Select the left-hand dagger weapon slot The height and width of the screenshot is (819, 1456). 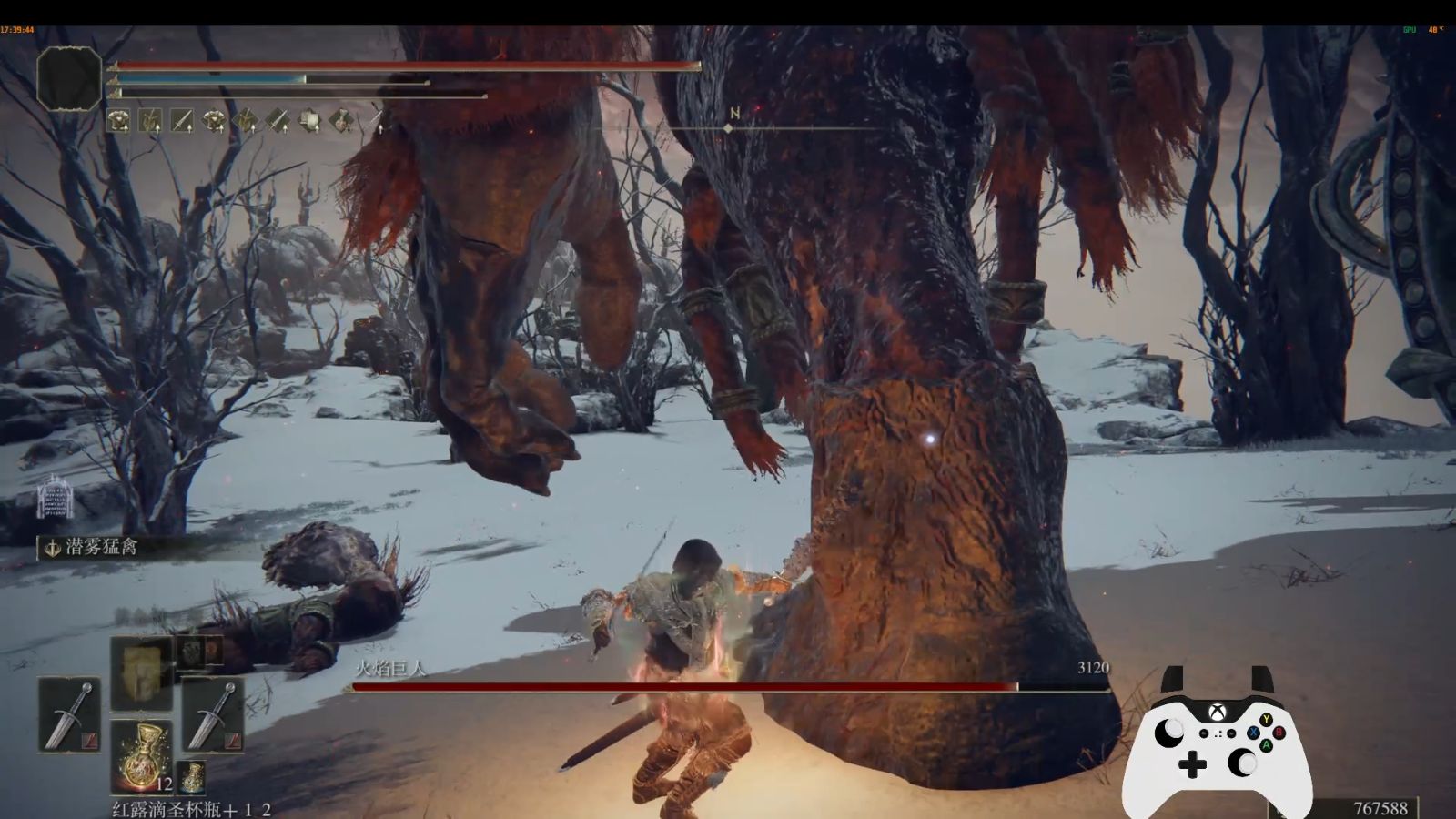[69, 714]
